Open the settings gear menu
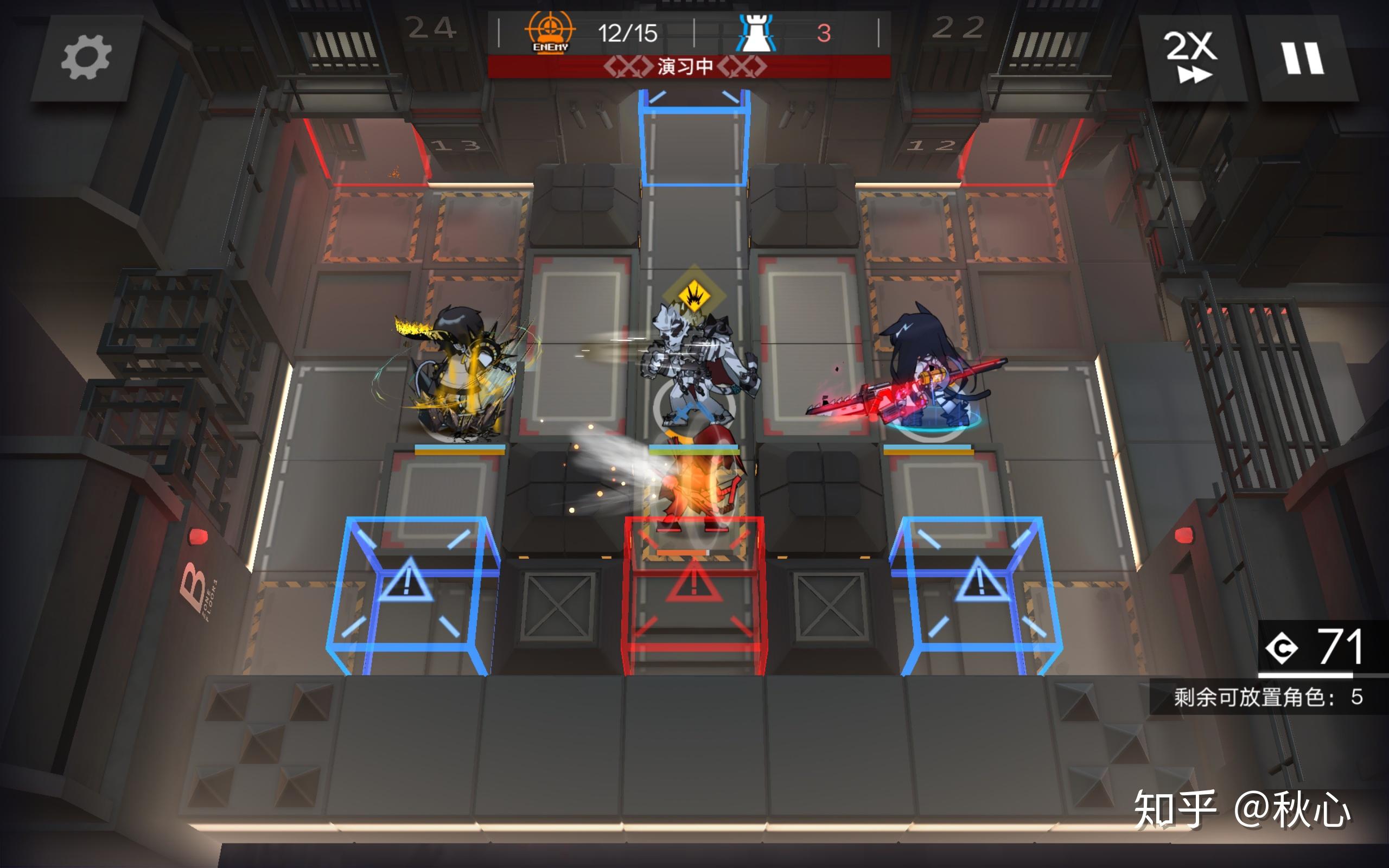1389x868 pixels. click(86, 58)
